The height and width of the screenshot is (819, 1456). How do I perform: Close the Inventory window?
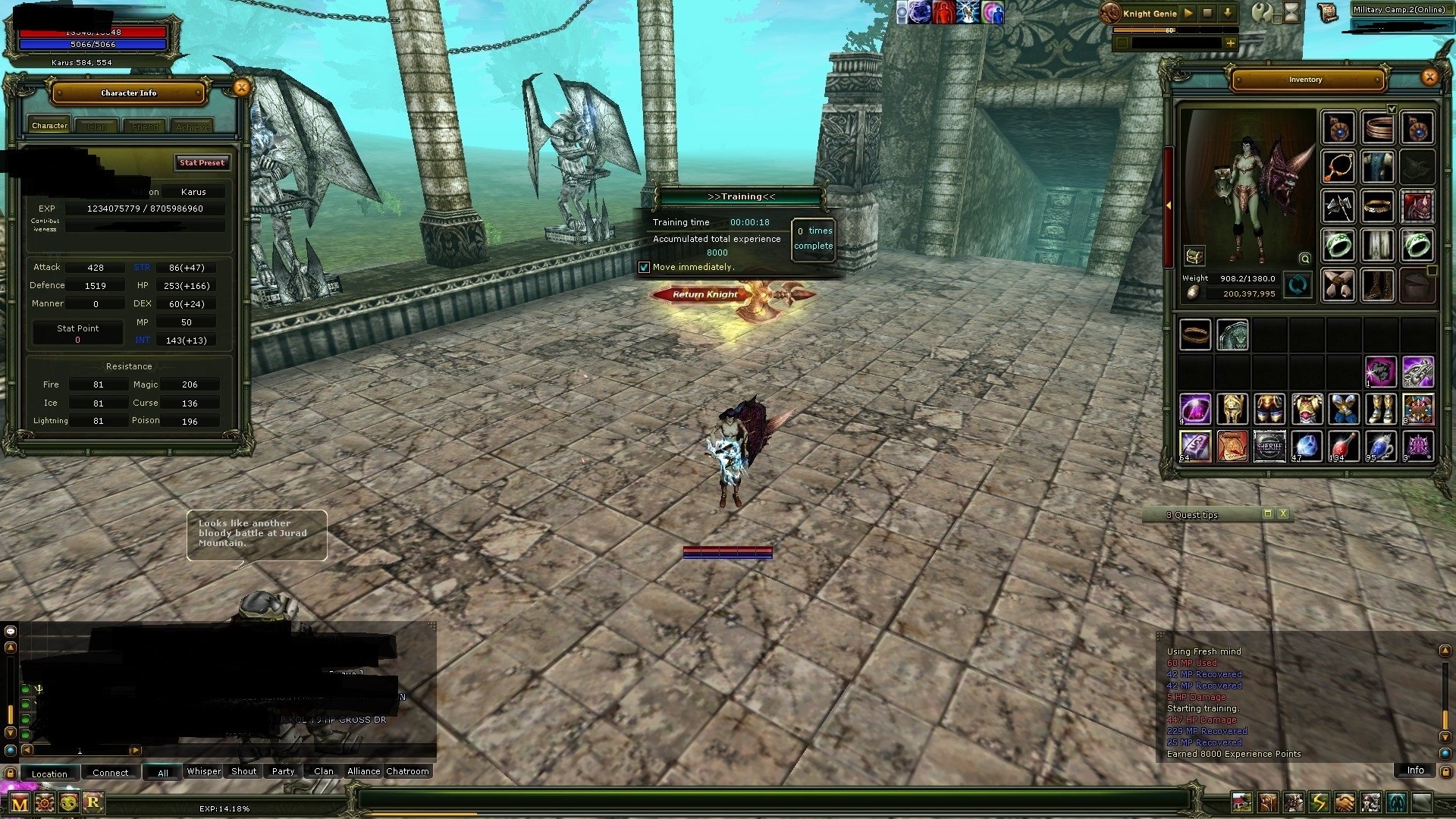pyautogui.click(x=1429, y=77)
